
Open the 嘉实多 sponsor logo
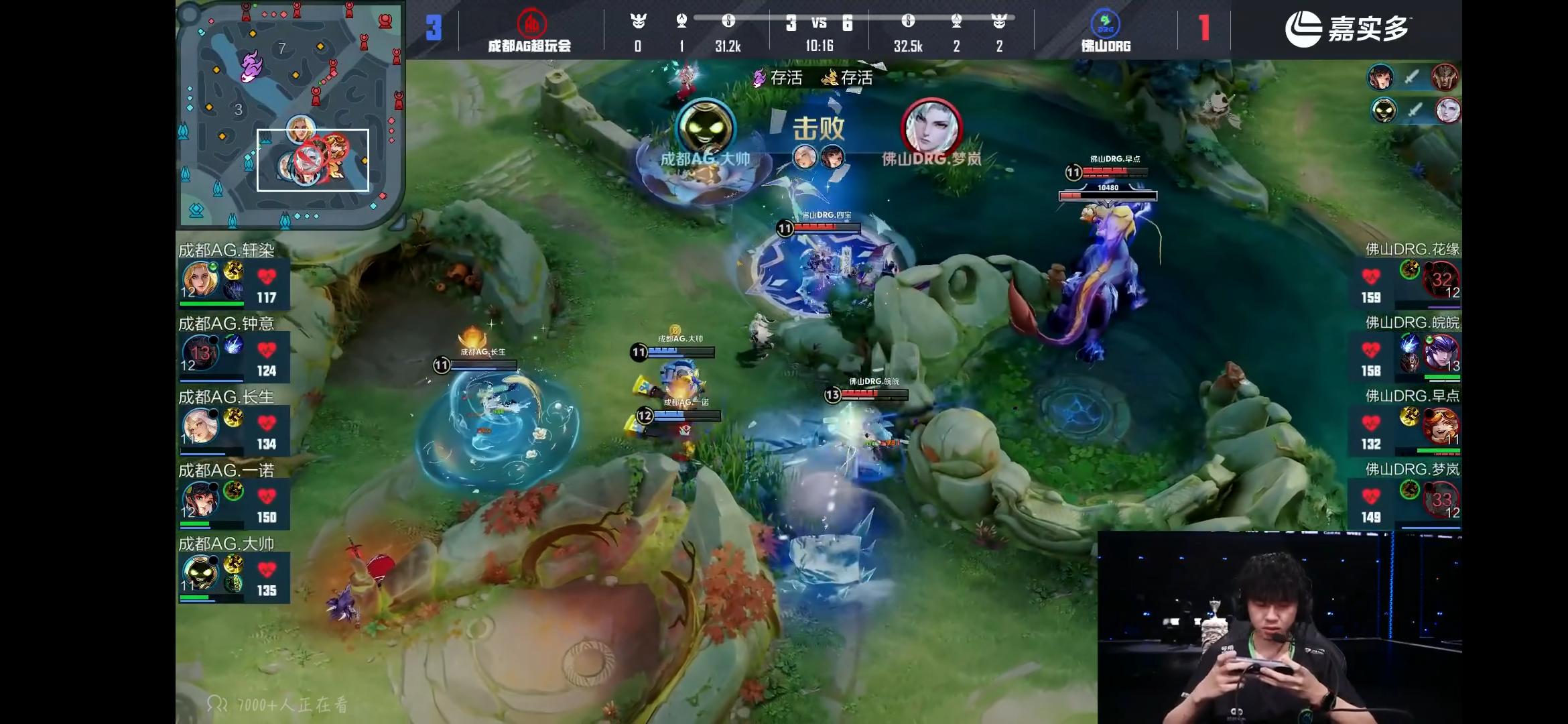click(1347, 29)
